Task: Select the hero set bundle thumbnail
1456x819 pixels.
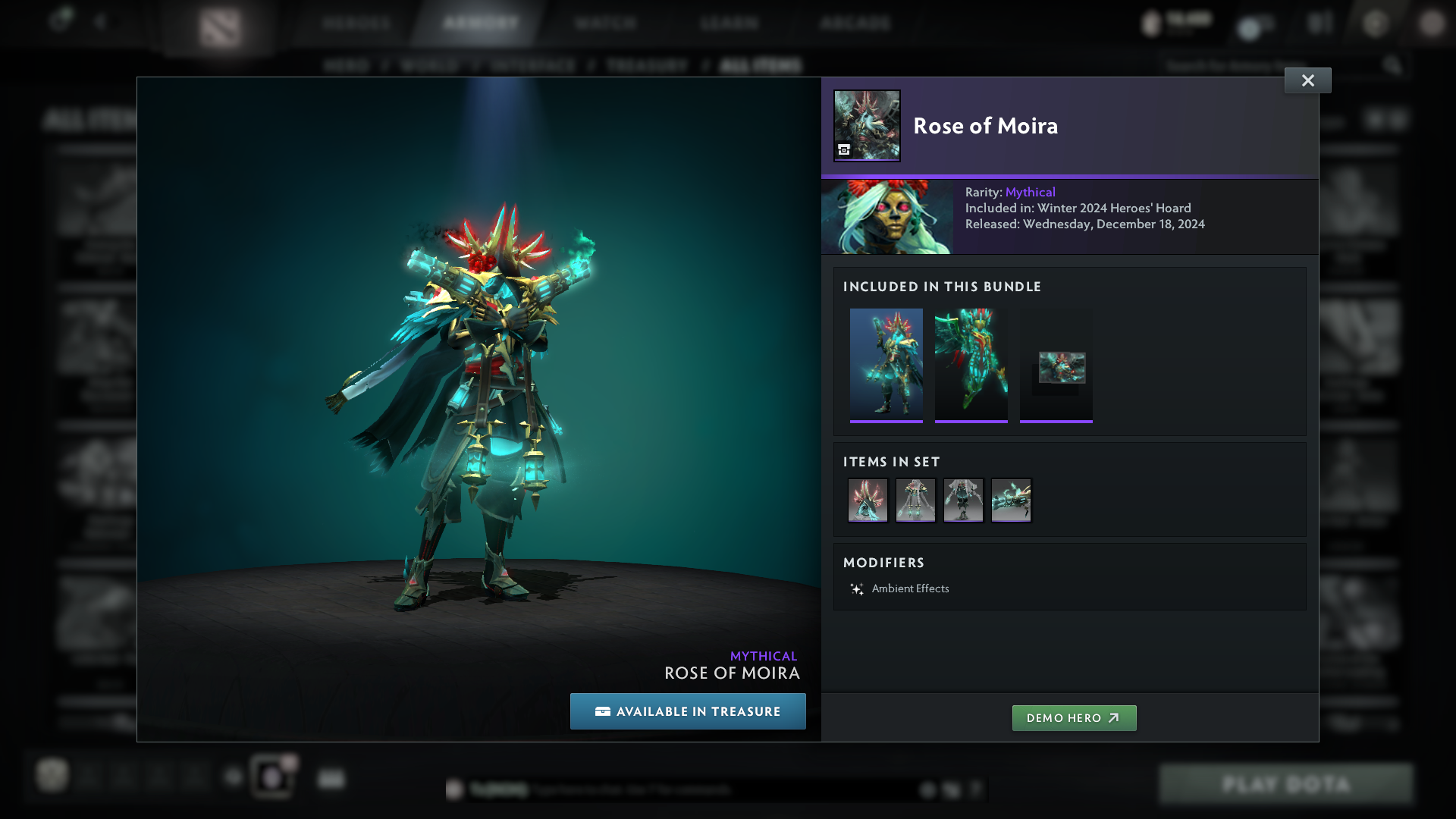Action: pos(886,365)
